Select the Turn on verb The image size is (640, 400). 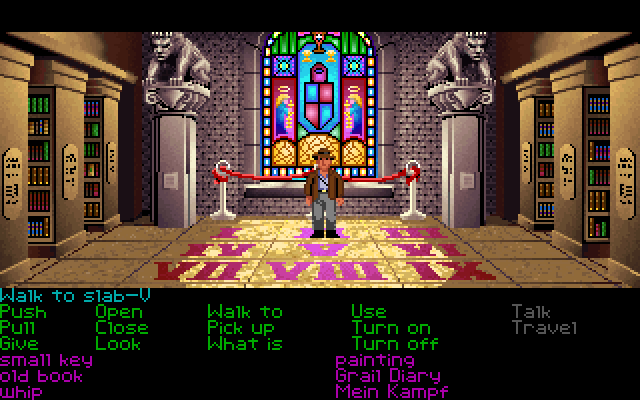390,328
